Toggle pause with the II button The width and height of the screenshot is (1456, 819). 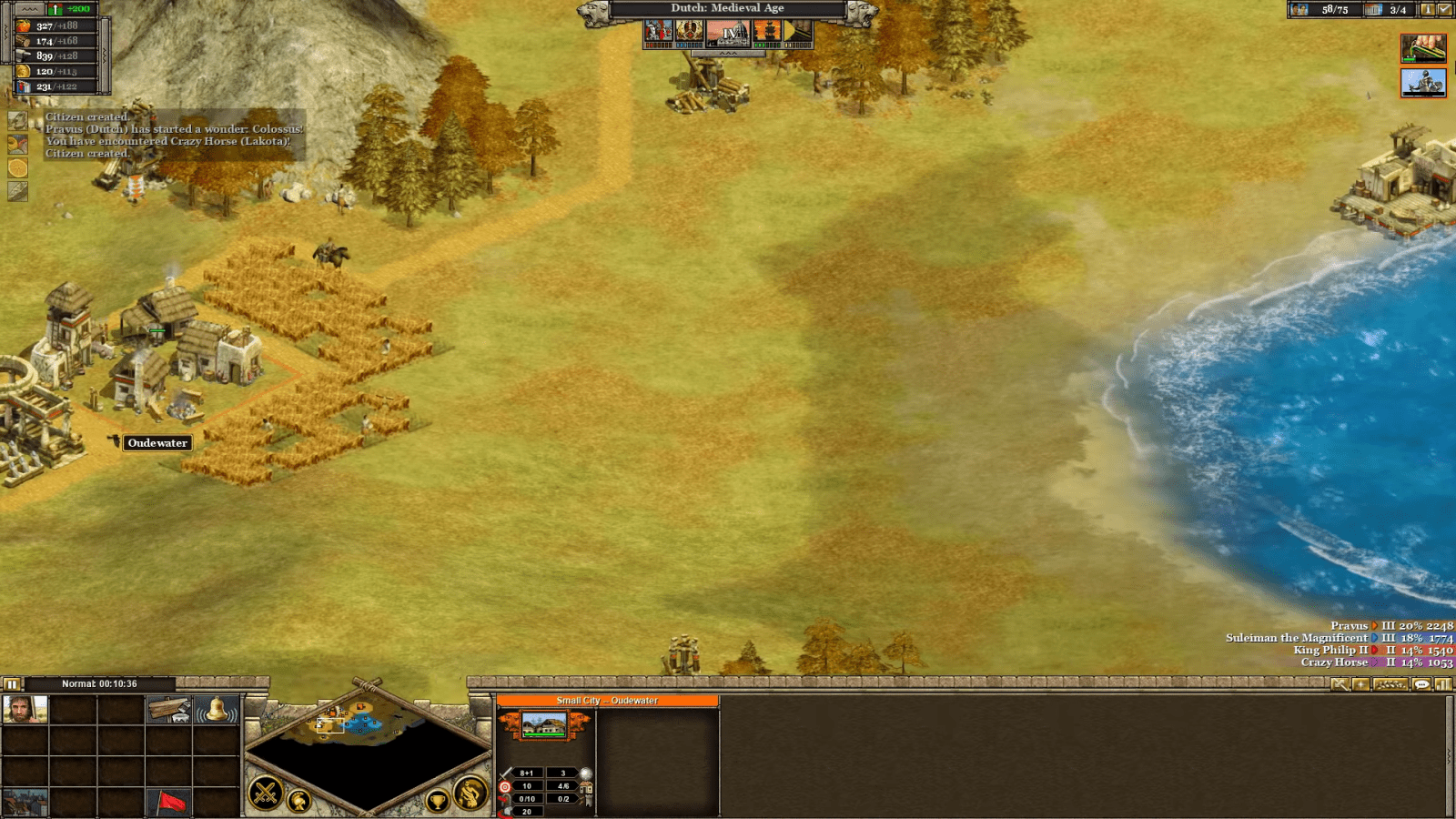[x=11, y=683]
